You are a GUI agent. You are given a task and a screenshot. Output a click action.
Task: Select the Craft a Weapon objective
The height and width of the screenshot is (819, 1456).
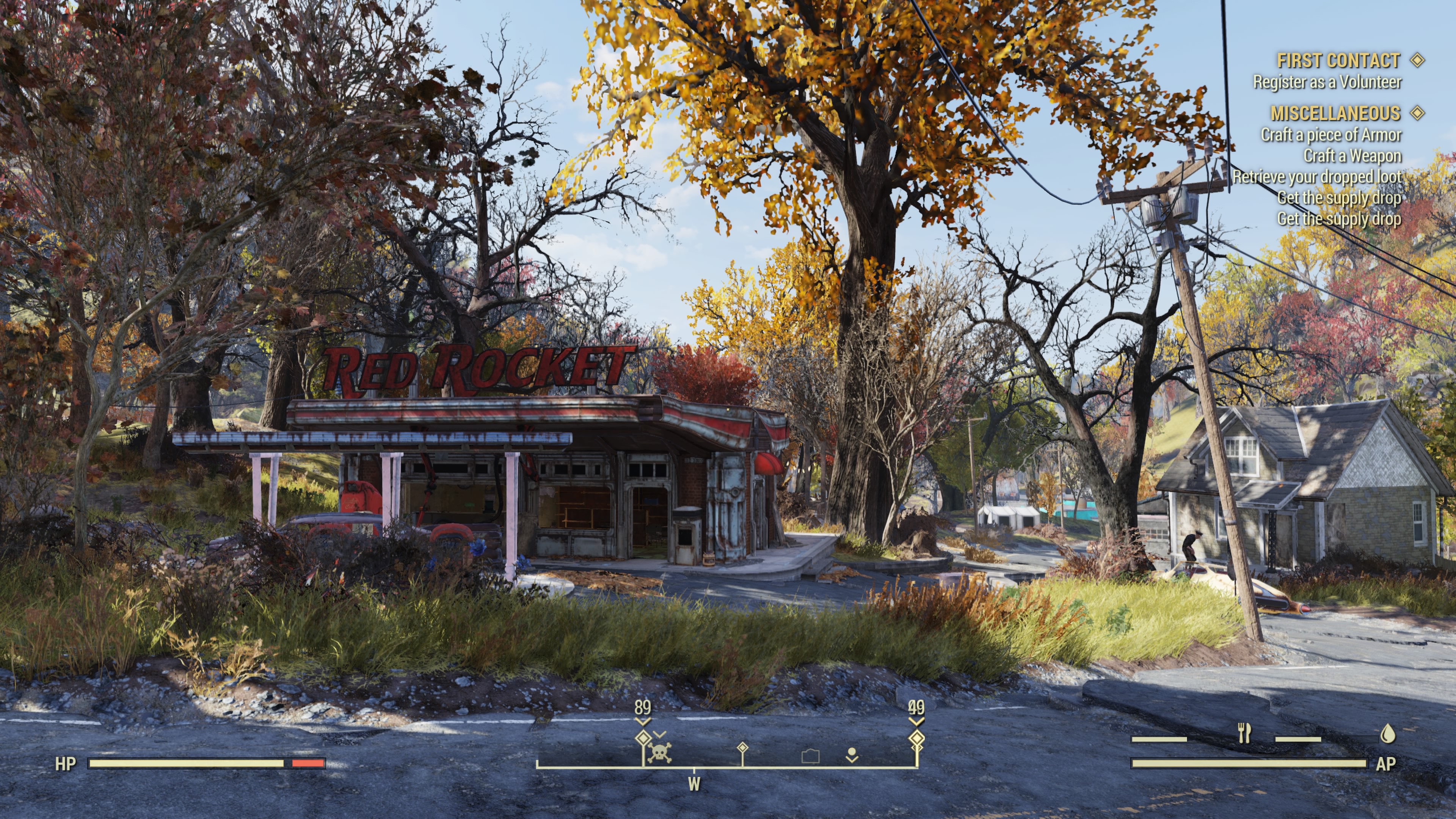click(1352, 155)
